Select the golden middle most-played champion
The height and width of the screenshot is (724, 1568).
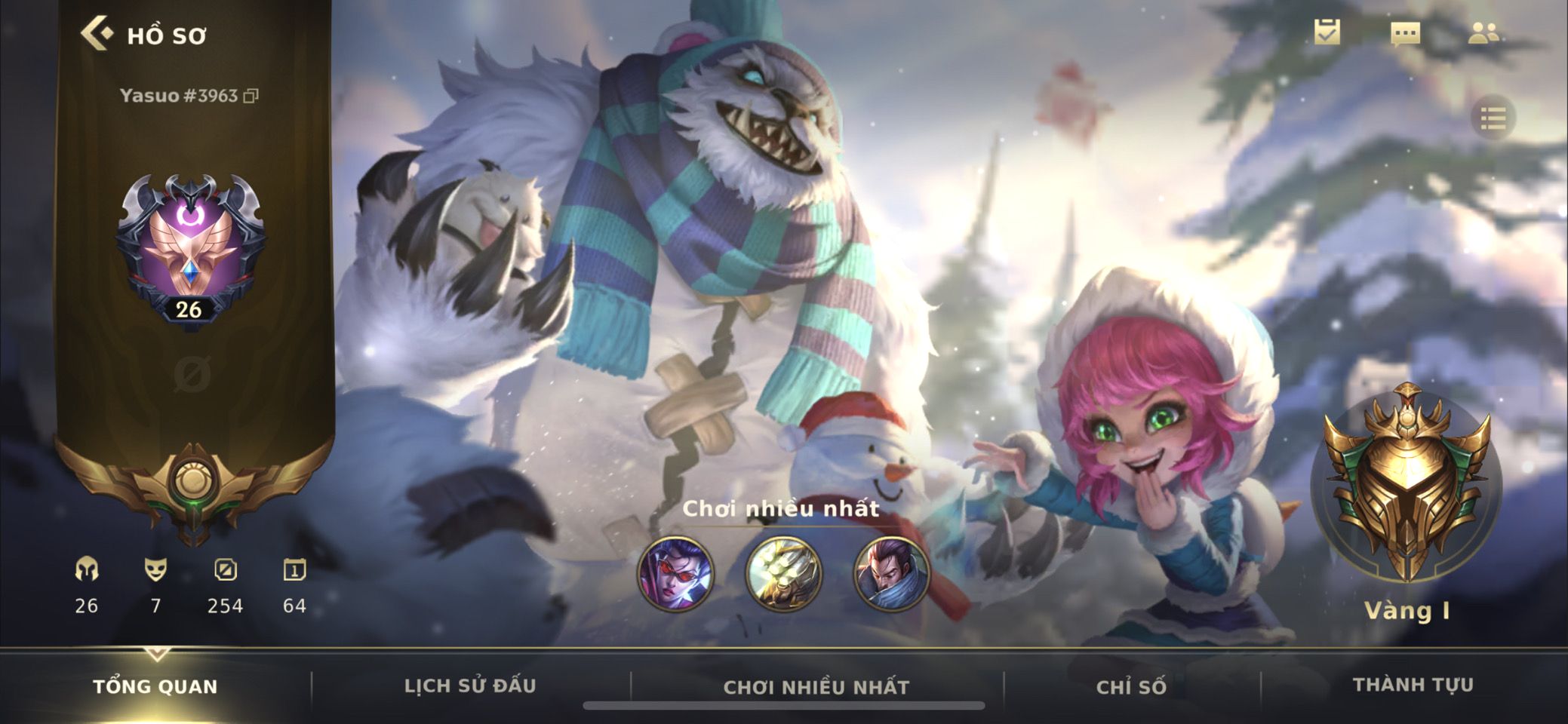pyautogui.click(x=783, y=573)
